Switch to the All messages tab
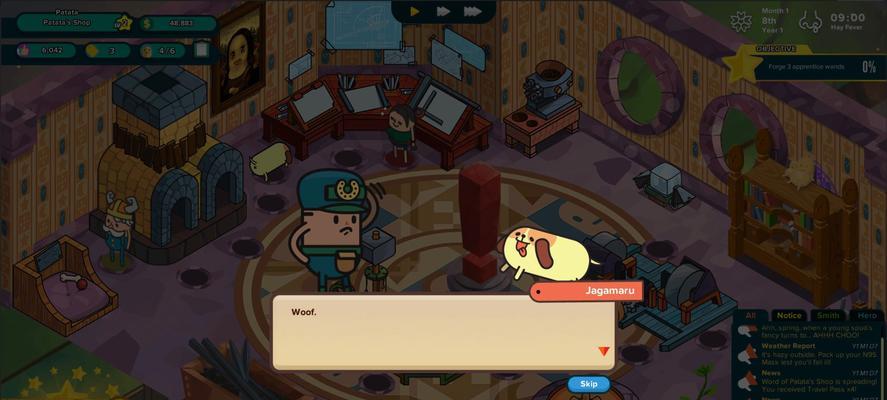 pyautogui.click(x=751, y=315)
